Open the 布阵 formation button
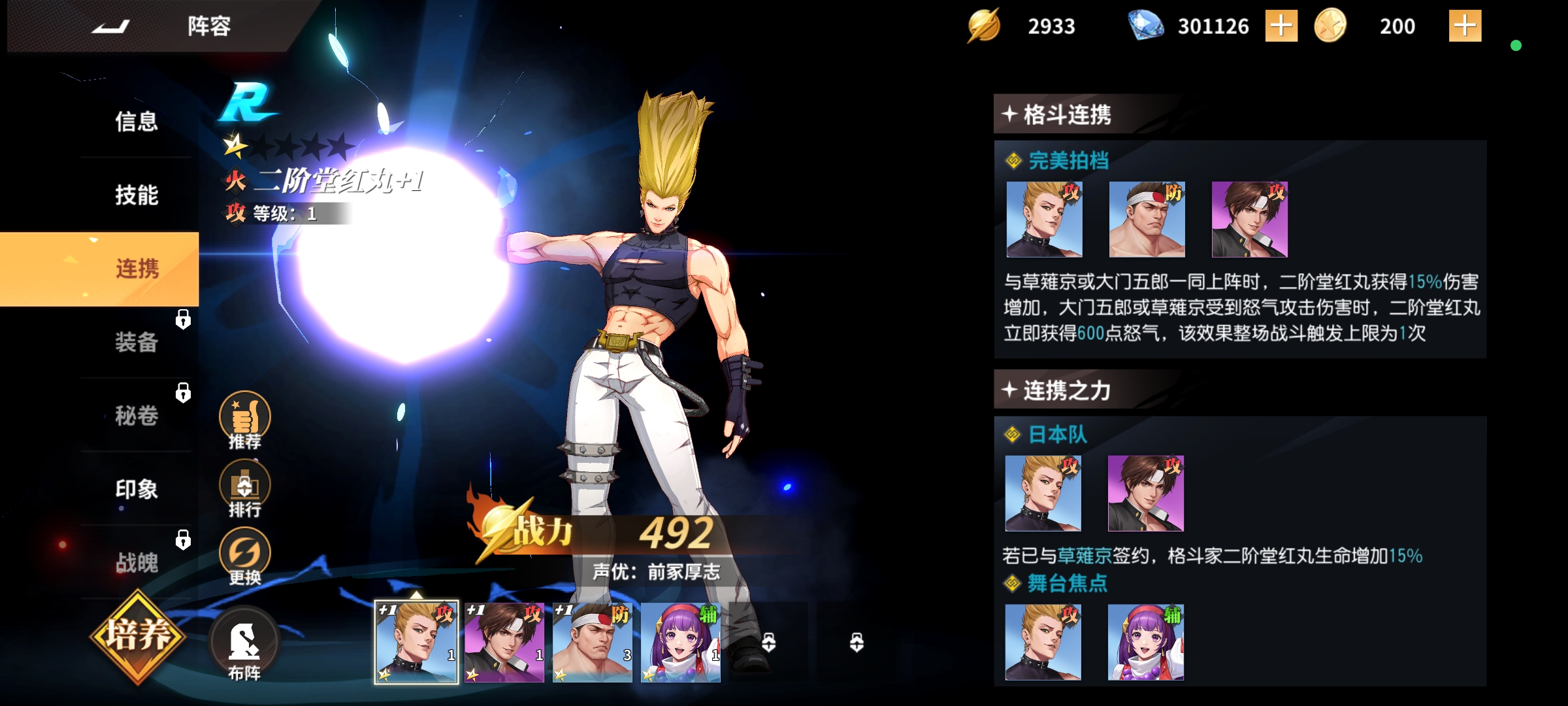The image size is (1568, 706). (x=244, y=644)
